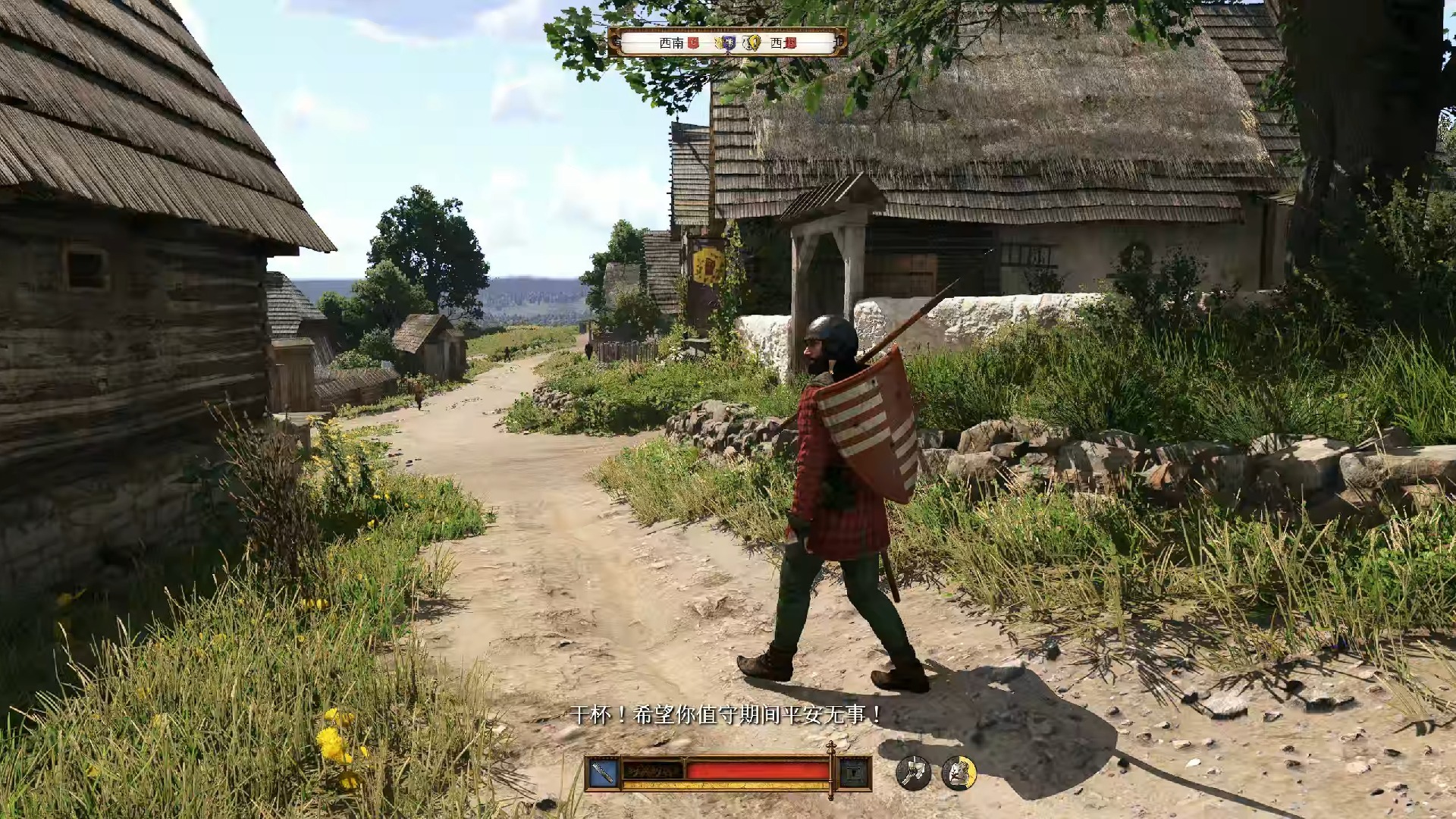Click the white and yellow shield compass marker
Viewport: 1456px width, 819px height.
click(752, 43)
